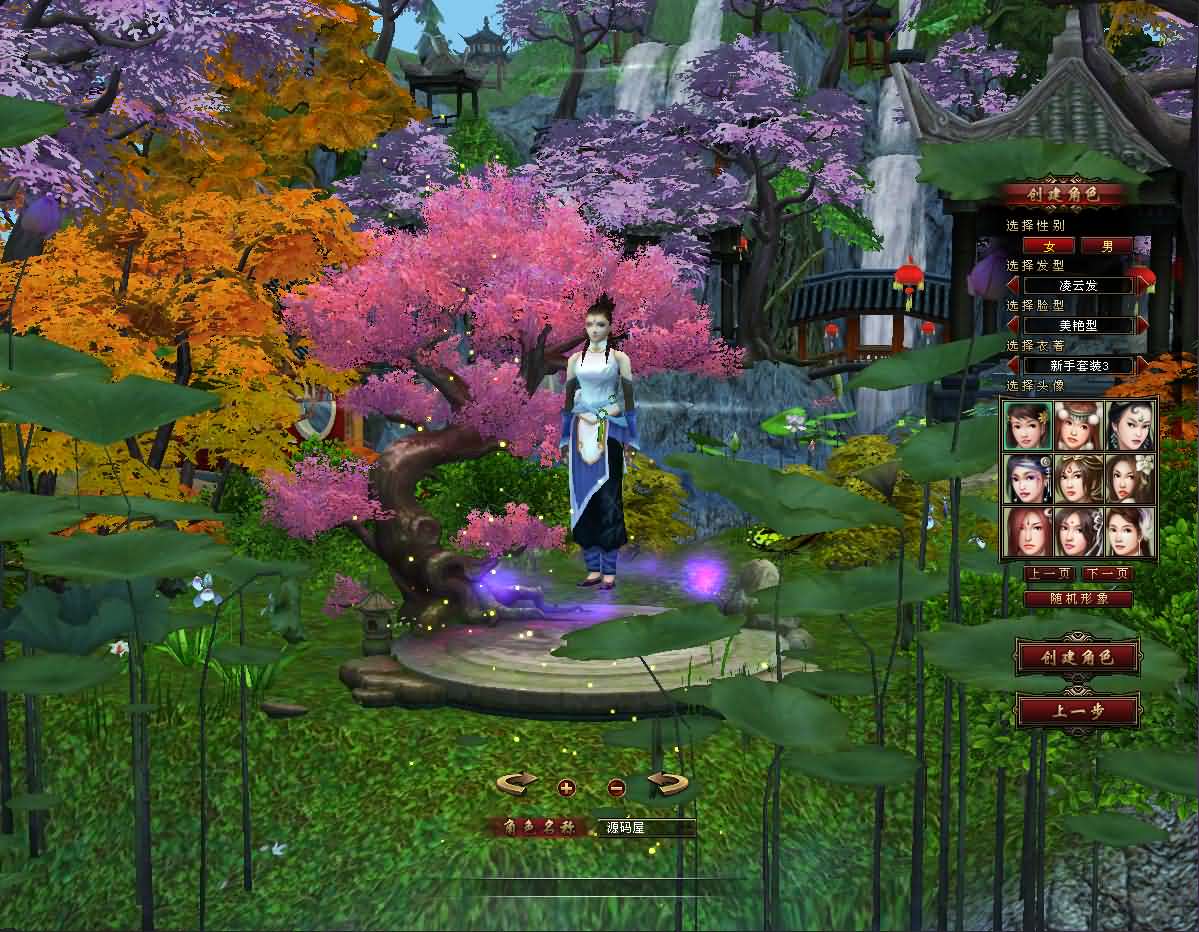Randomize appearance with 随机形象
This screenshot has width=1199, height=932.
[1078, 599]
